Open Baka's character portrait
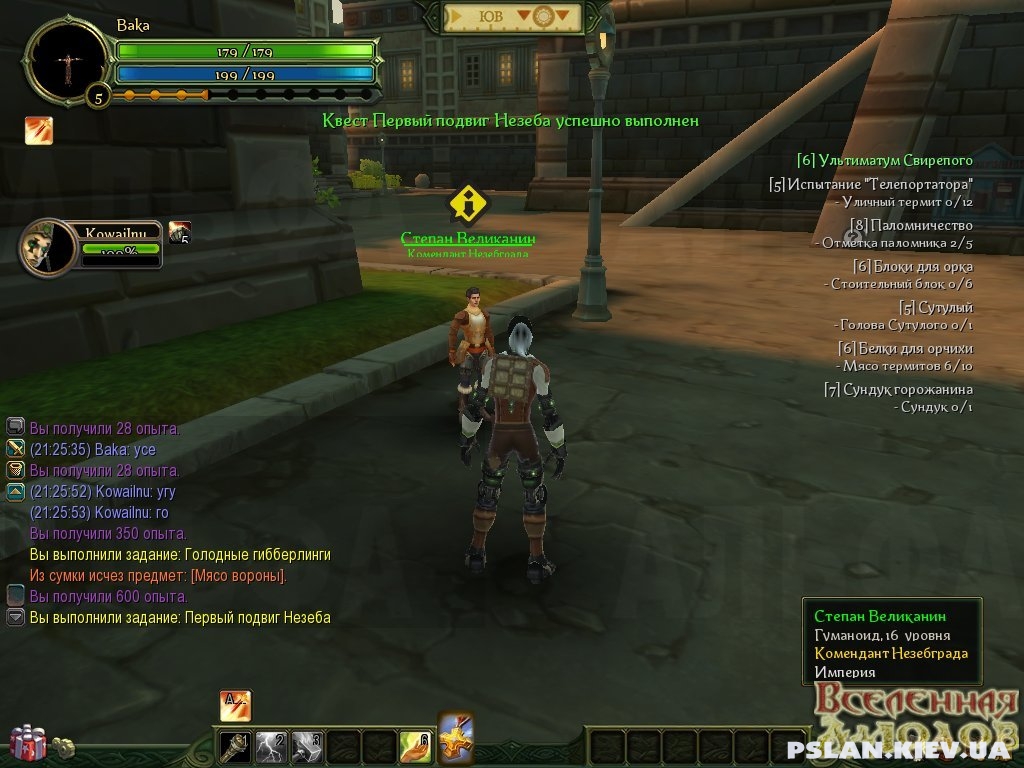 (67, 61)
